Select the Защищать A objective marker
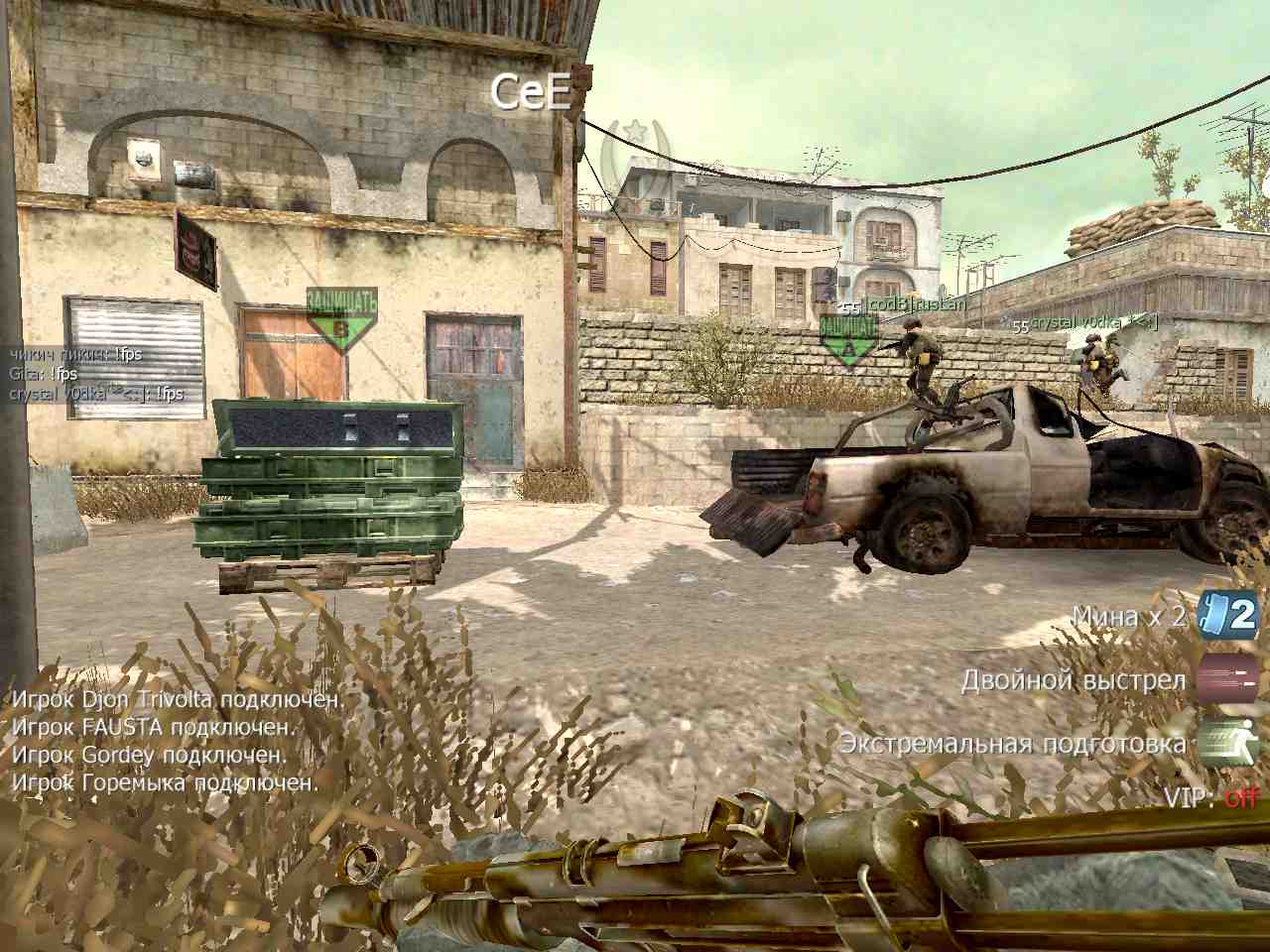1270x952 pixels. pos(848,340)
